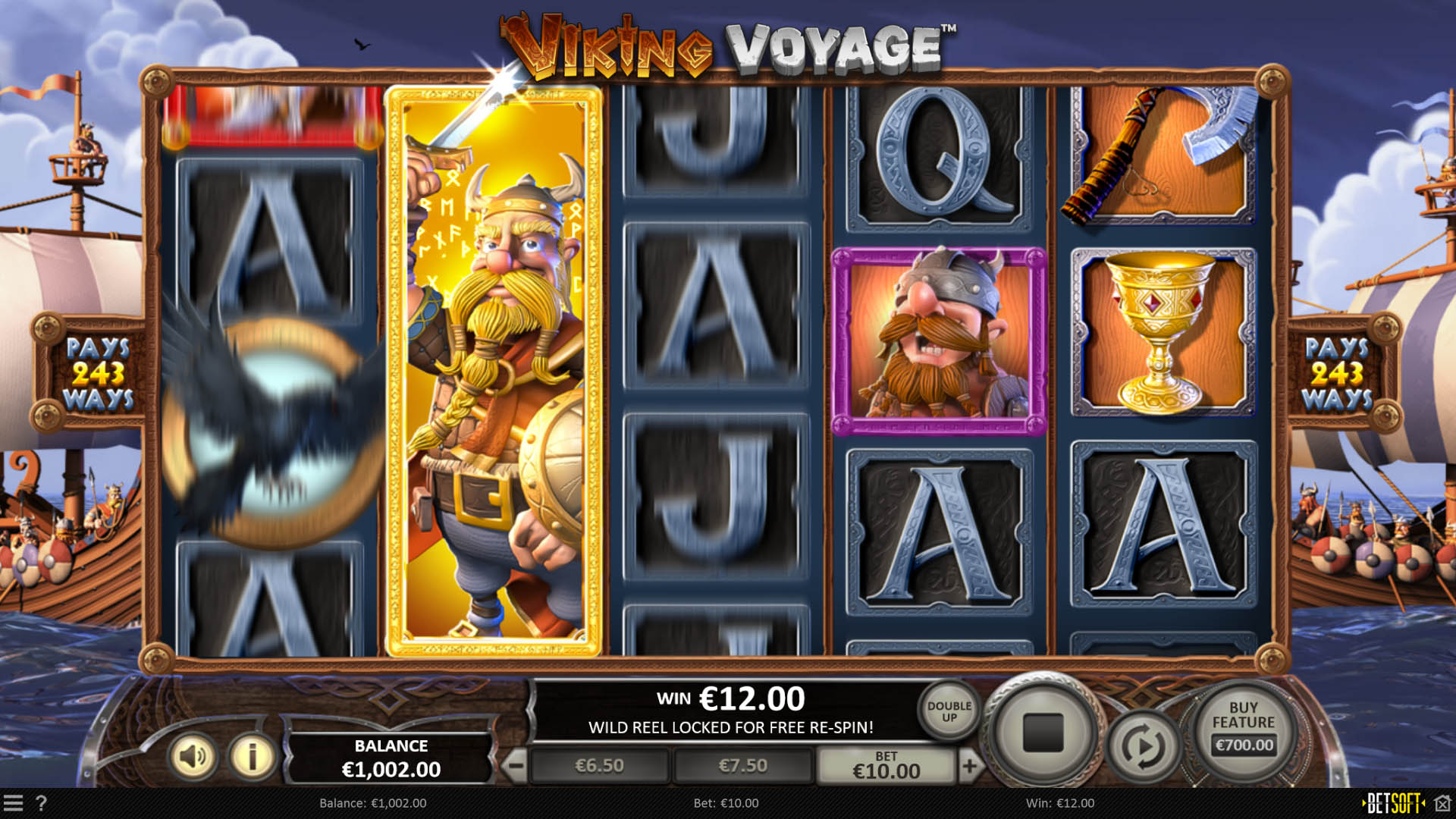Select the €7.50 bet option
Image resolution: width=1456 pixels, height=819 pixels.
pyautogui.click(x=744, y=765)
